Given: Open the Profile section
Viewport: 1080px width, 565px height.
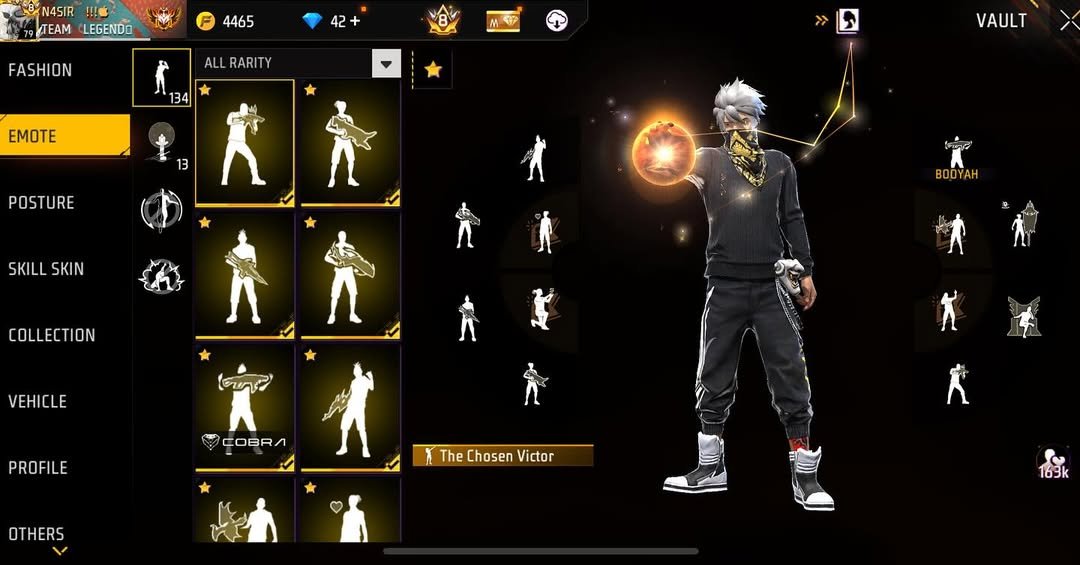Looking at the screenshot, I should click(x=38, y=467).
